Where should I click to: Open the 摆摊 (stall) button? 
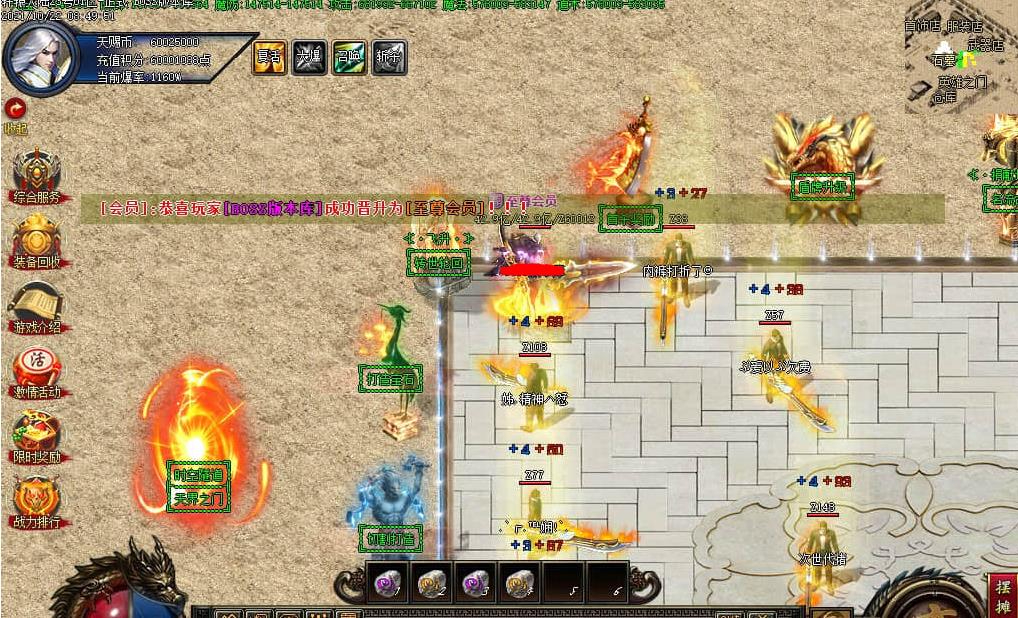point(1003,595)
